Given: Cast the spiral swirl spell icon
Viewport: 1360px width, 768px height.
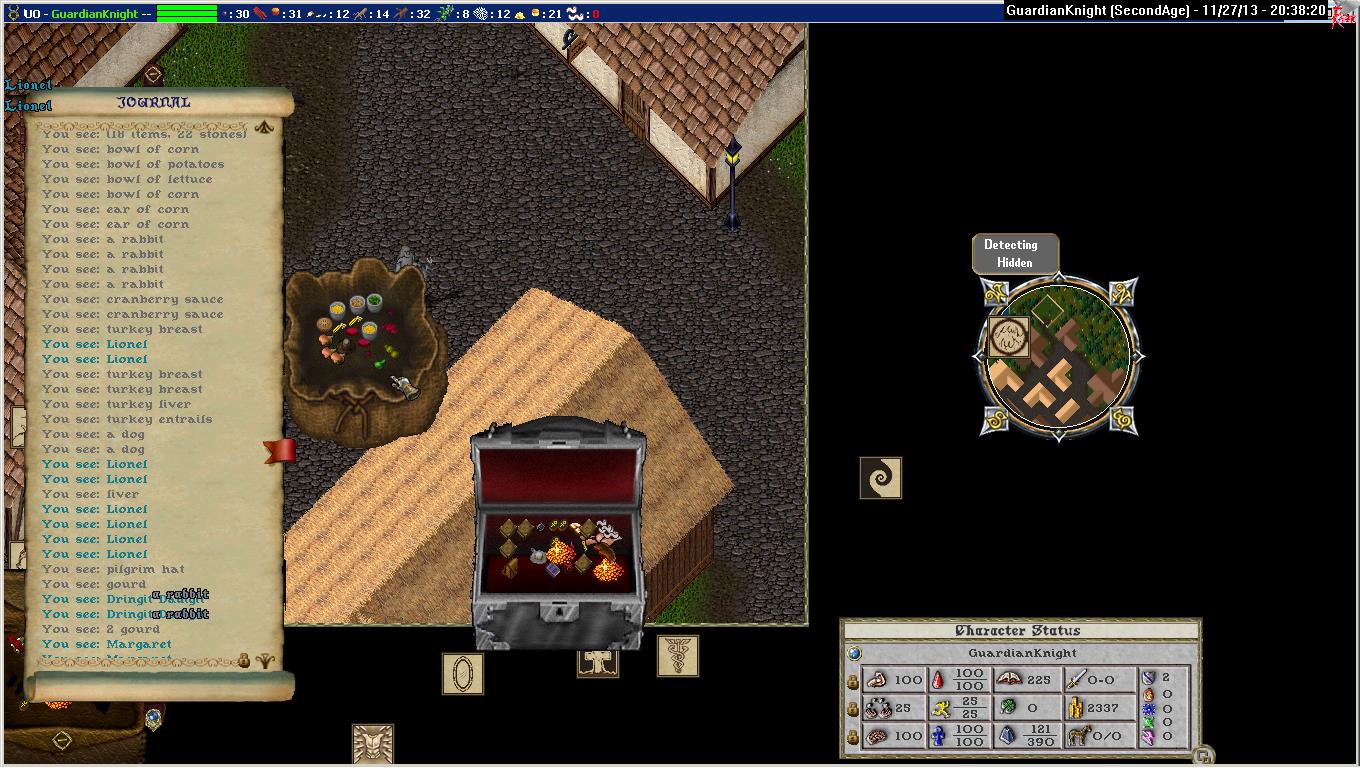Looking at the screenshot, I should tap(880, 478).
